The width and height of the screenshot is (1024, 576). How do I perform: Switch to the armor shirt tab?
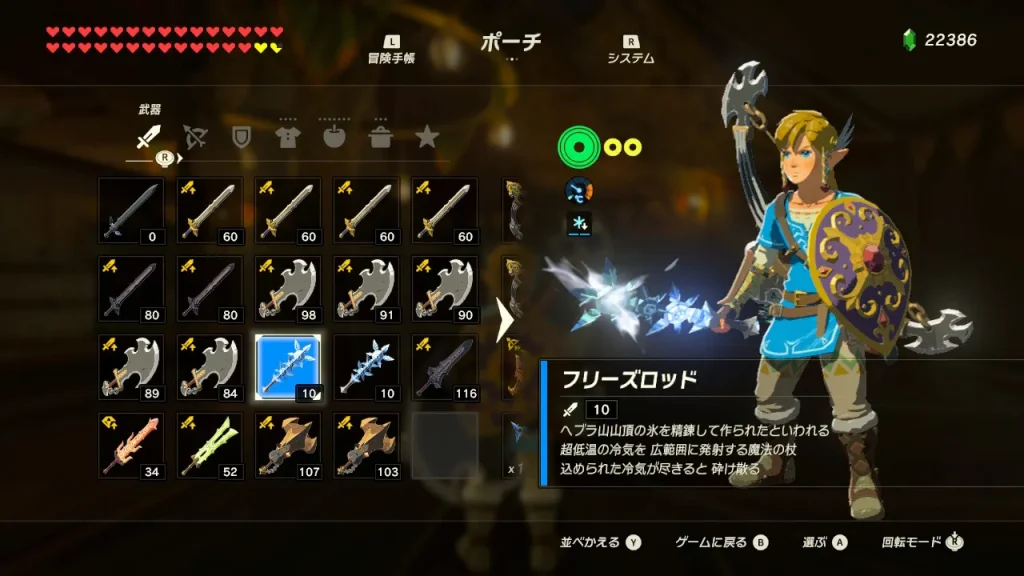pyautogui.click(x=288, y=137)
